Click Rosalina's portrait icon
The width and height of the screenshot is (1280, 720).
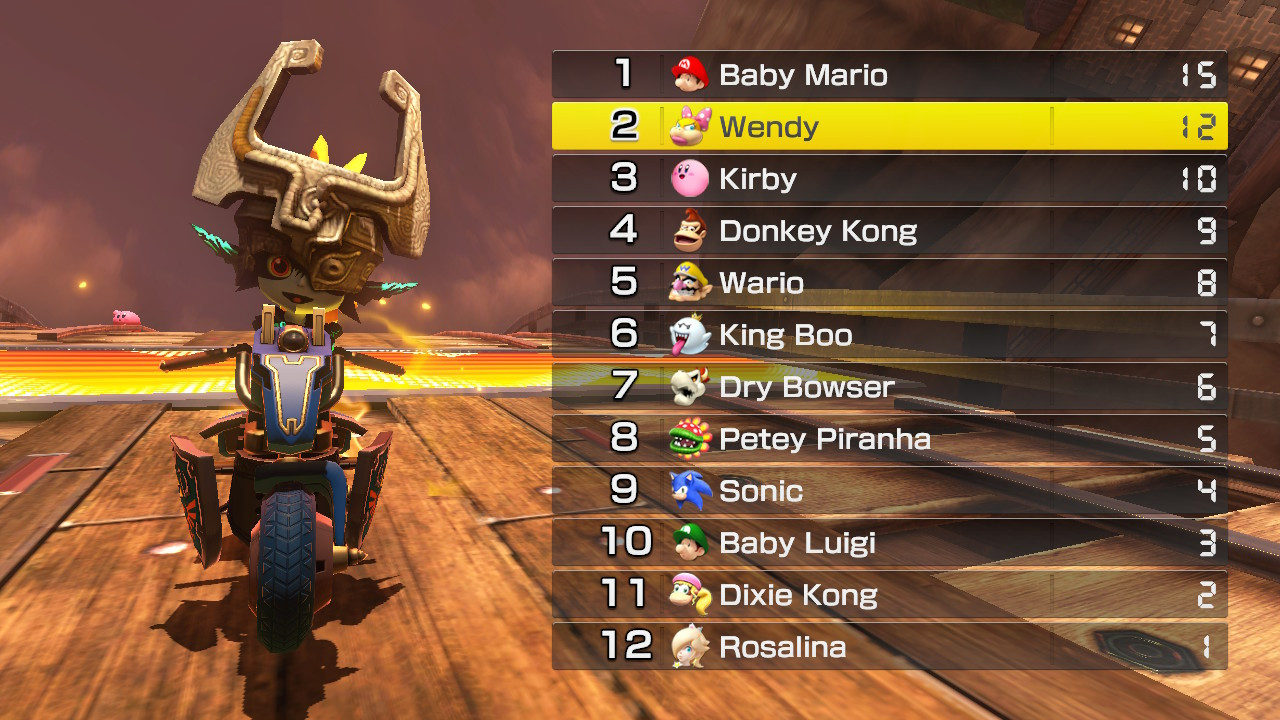click(x=690, y=647)
